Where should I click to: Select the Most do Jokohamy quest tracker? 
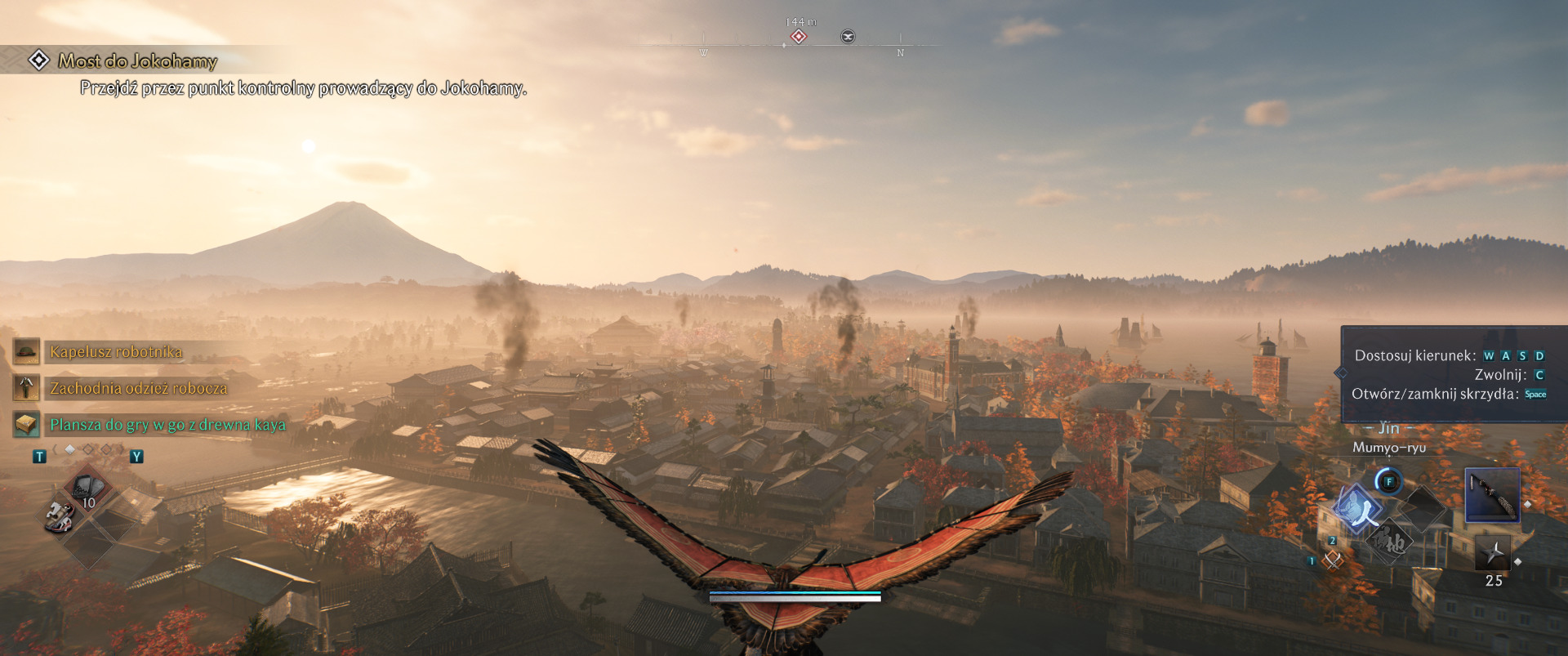137,61
